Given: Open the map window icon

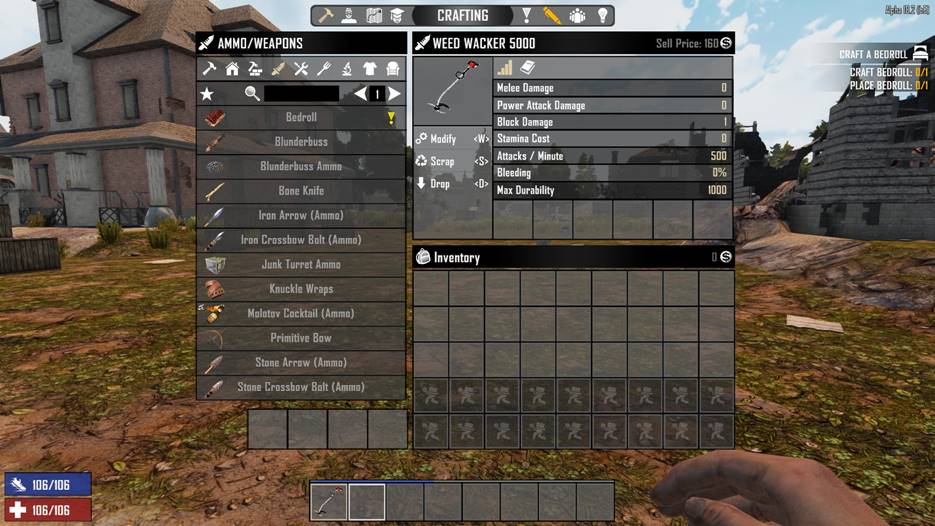Looking at the screenshot, I should [375, 16].
